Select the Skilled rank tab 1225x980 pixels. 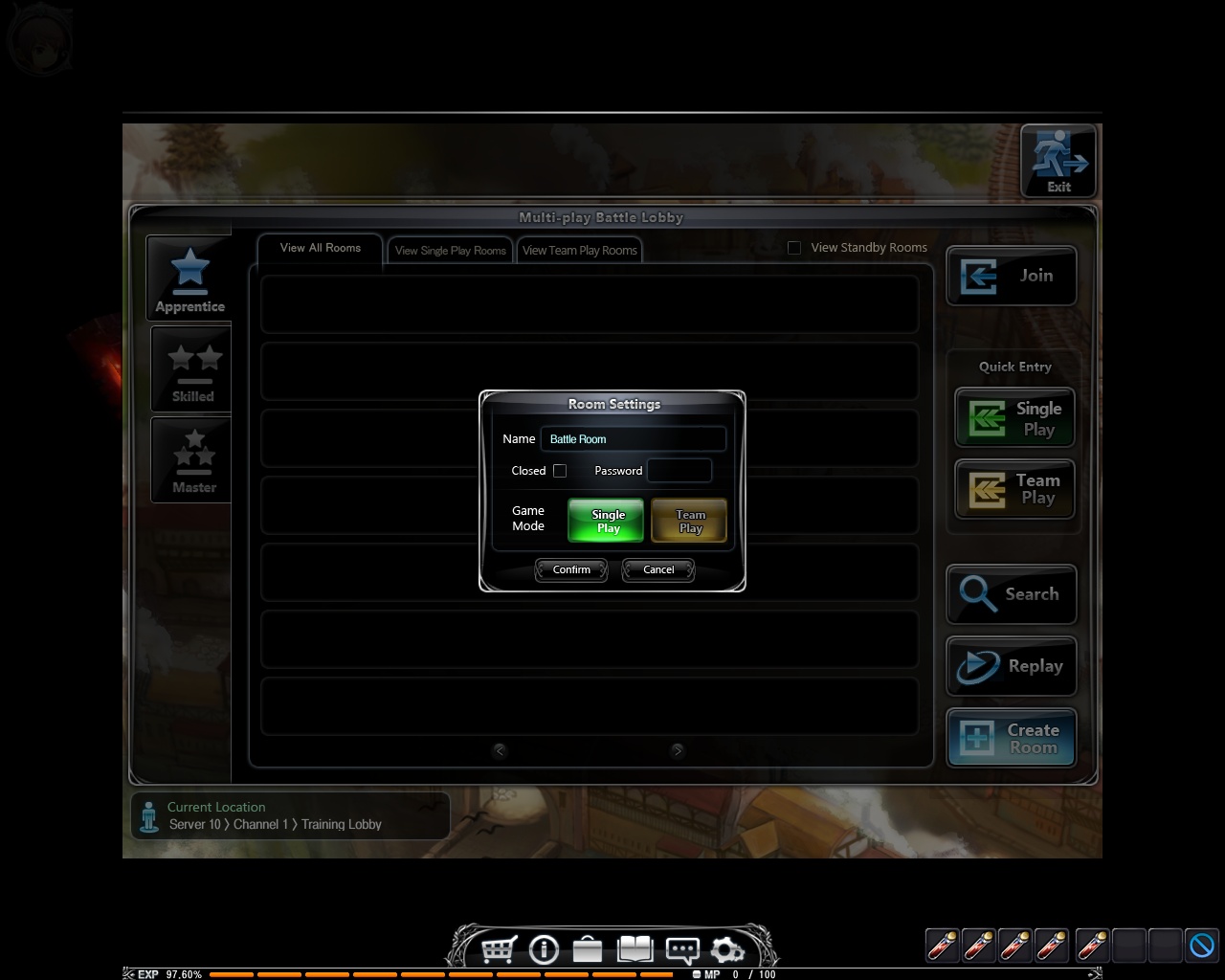(x=192, y=369)
